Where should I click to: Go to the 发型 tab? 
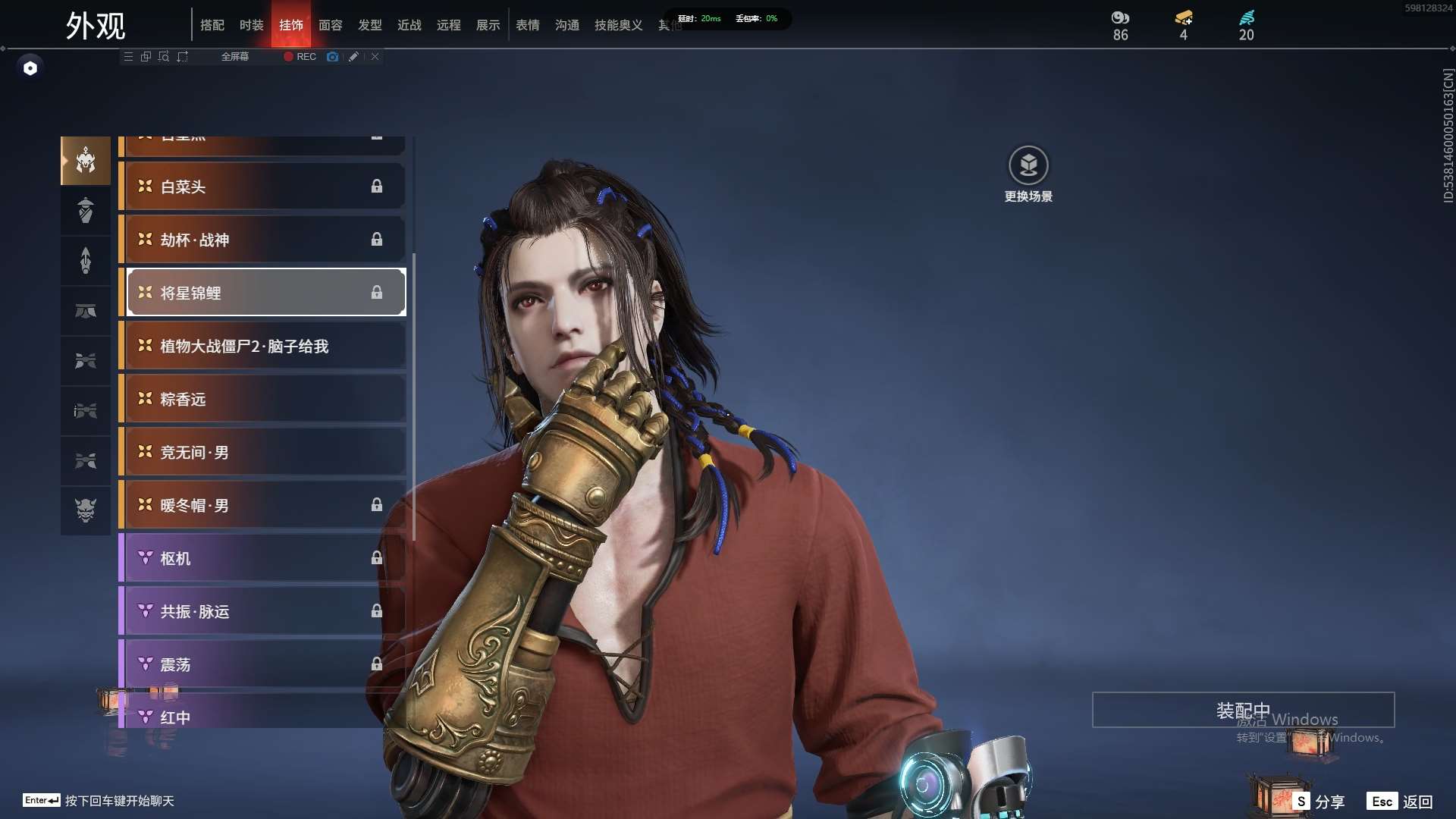pyautogui.click(x=370, y=25)
